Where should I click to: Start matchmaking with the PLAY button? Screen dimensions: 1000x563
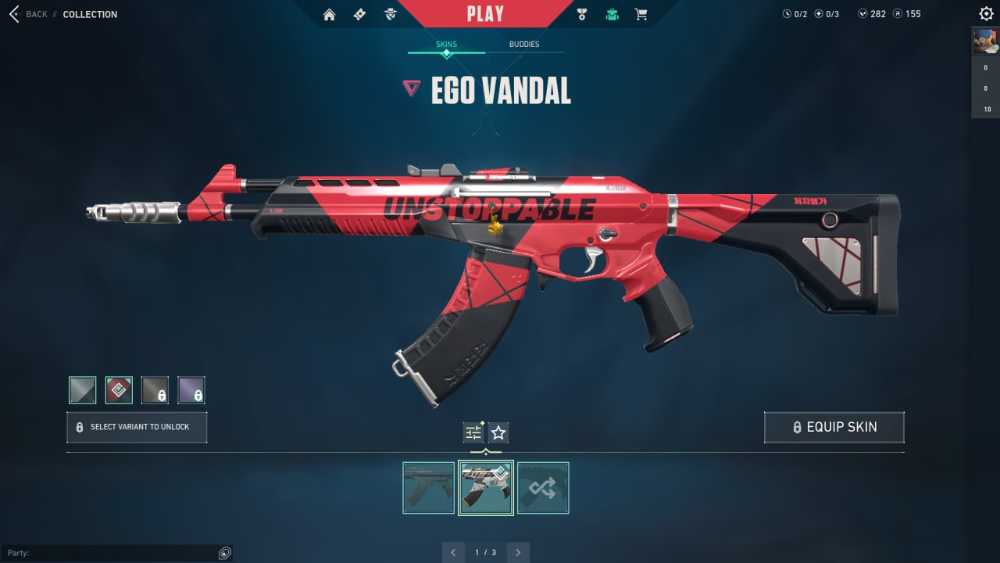(485, 14)
